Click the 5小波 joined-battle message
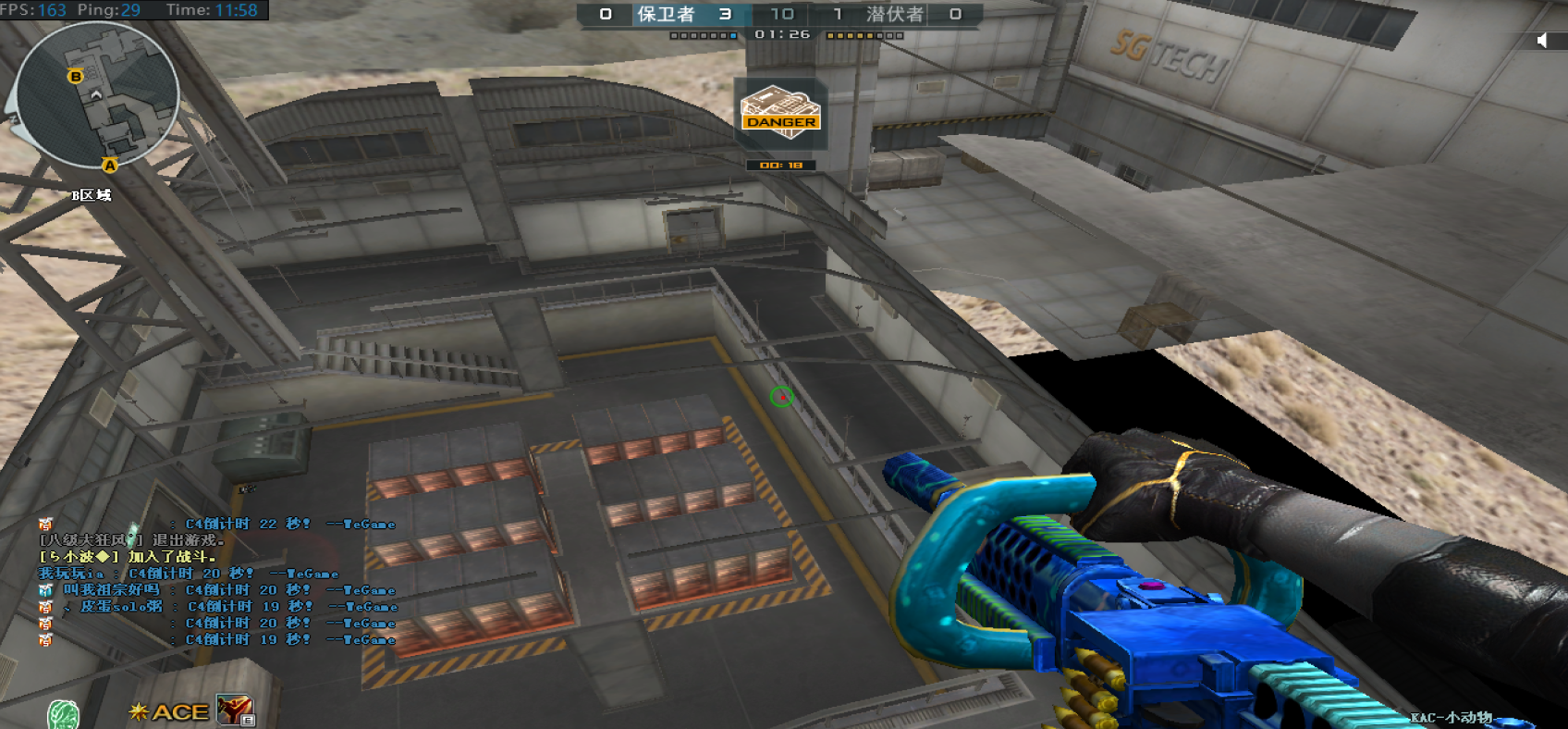 coord(128,557)
